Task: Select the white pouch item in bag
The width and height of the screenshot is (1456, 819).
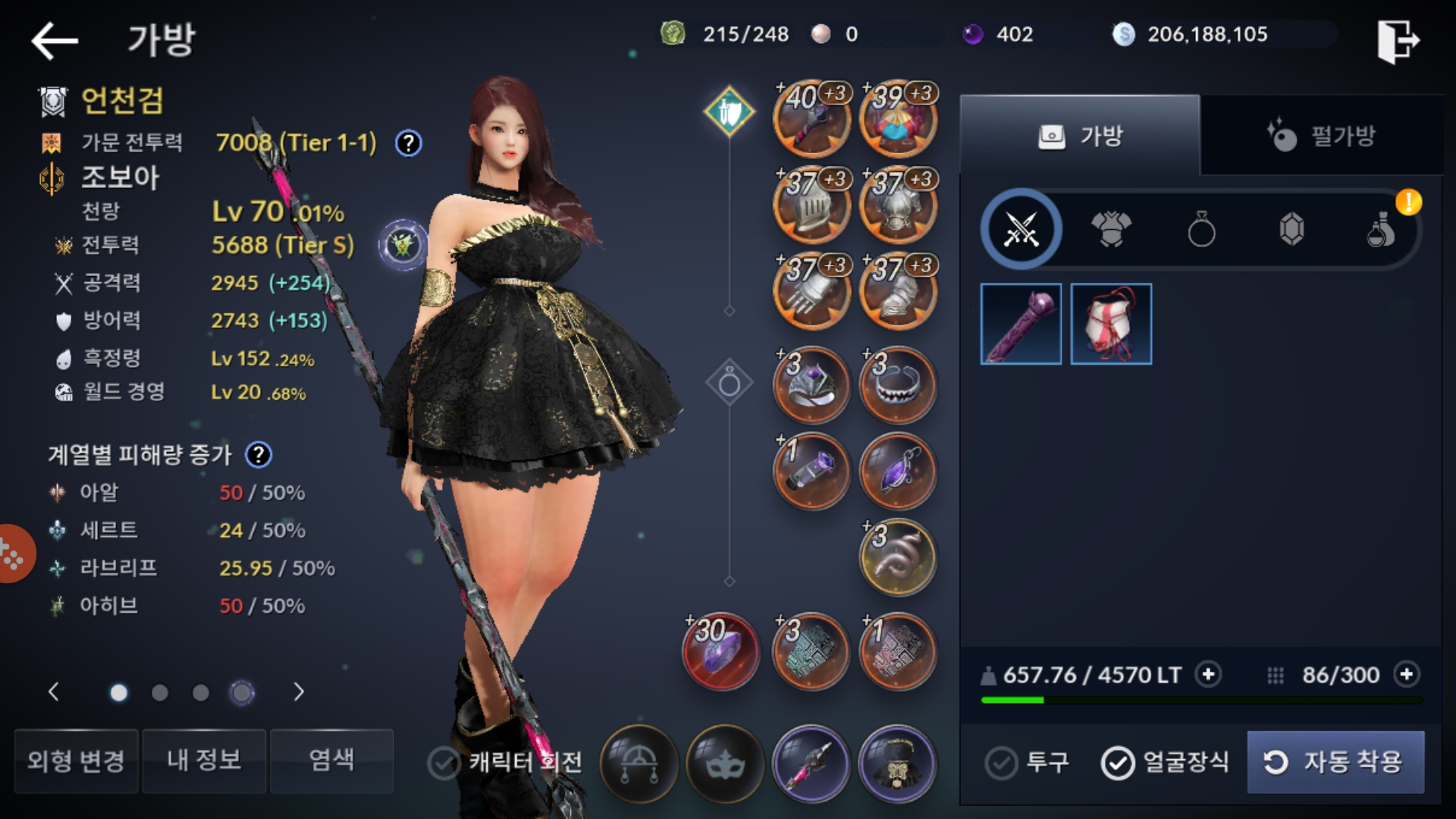Action: coord(1111,324)
